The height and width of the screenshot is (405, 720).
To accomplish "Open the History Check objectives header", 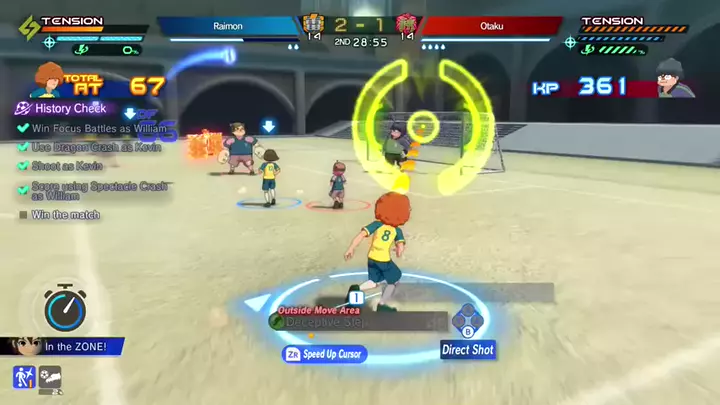I will [x=68, y=109].
